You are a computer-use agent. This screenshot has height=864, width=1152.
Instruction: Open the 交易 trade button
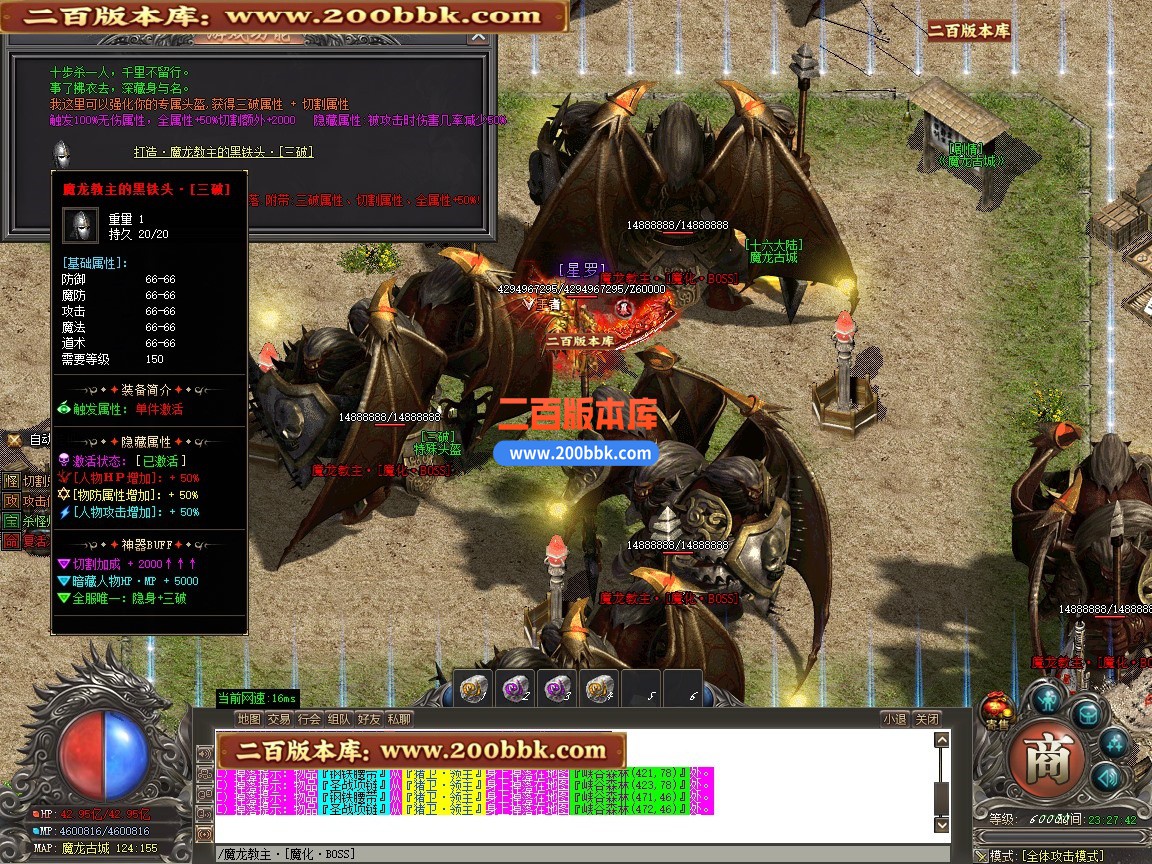pyautogui.click(x=279, y=719)
